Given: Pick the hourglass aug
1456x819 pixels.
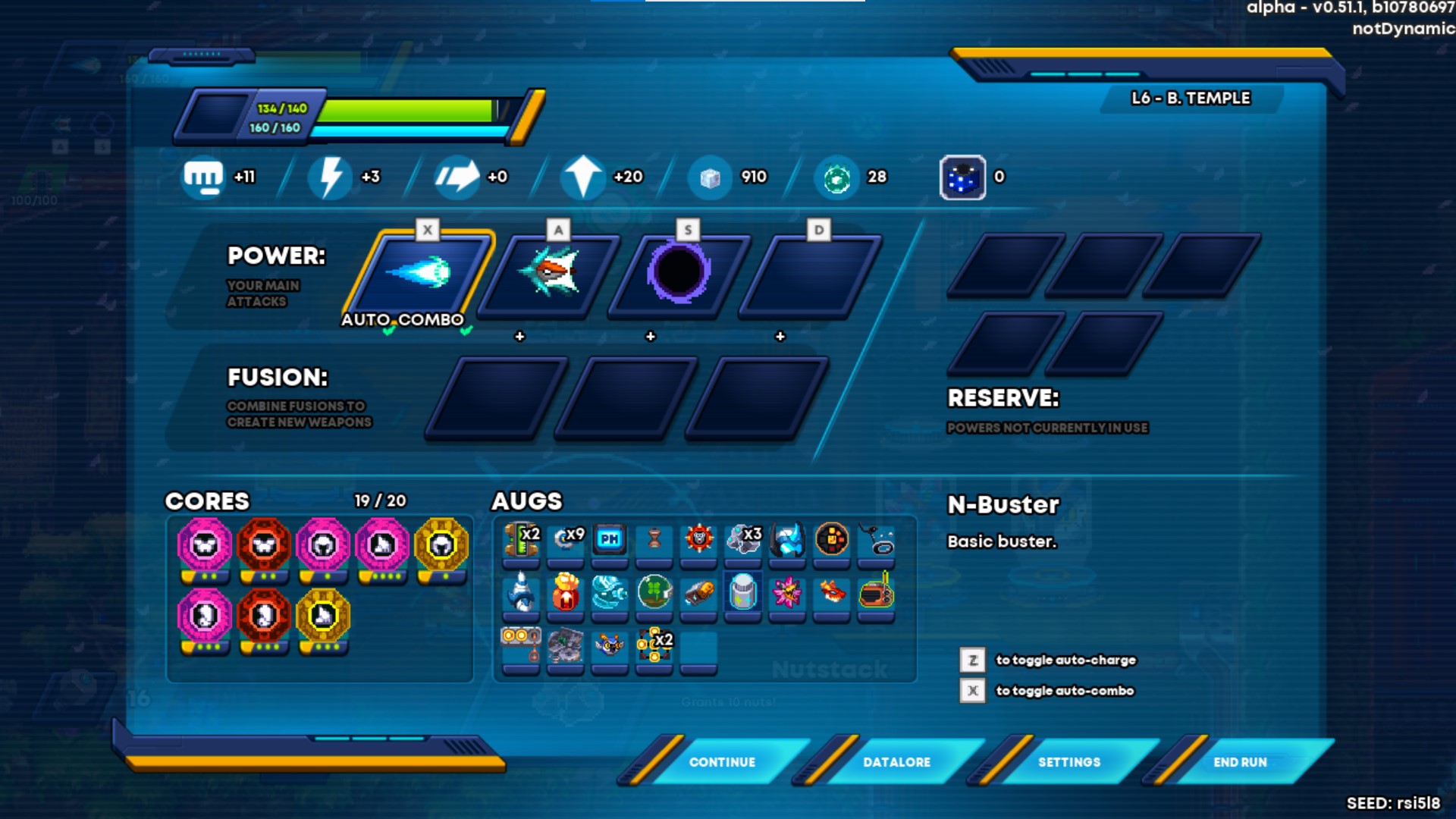Looking at the screenshot, I should [x=654, y=539].
